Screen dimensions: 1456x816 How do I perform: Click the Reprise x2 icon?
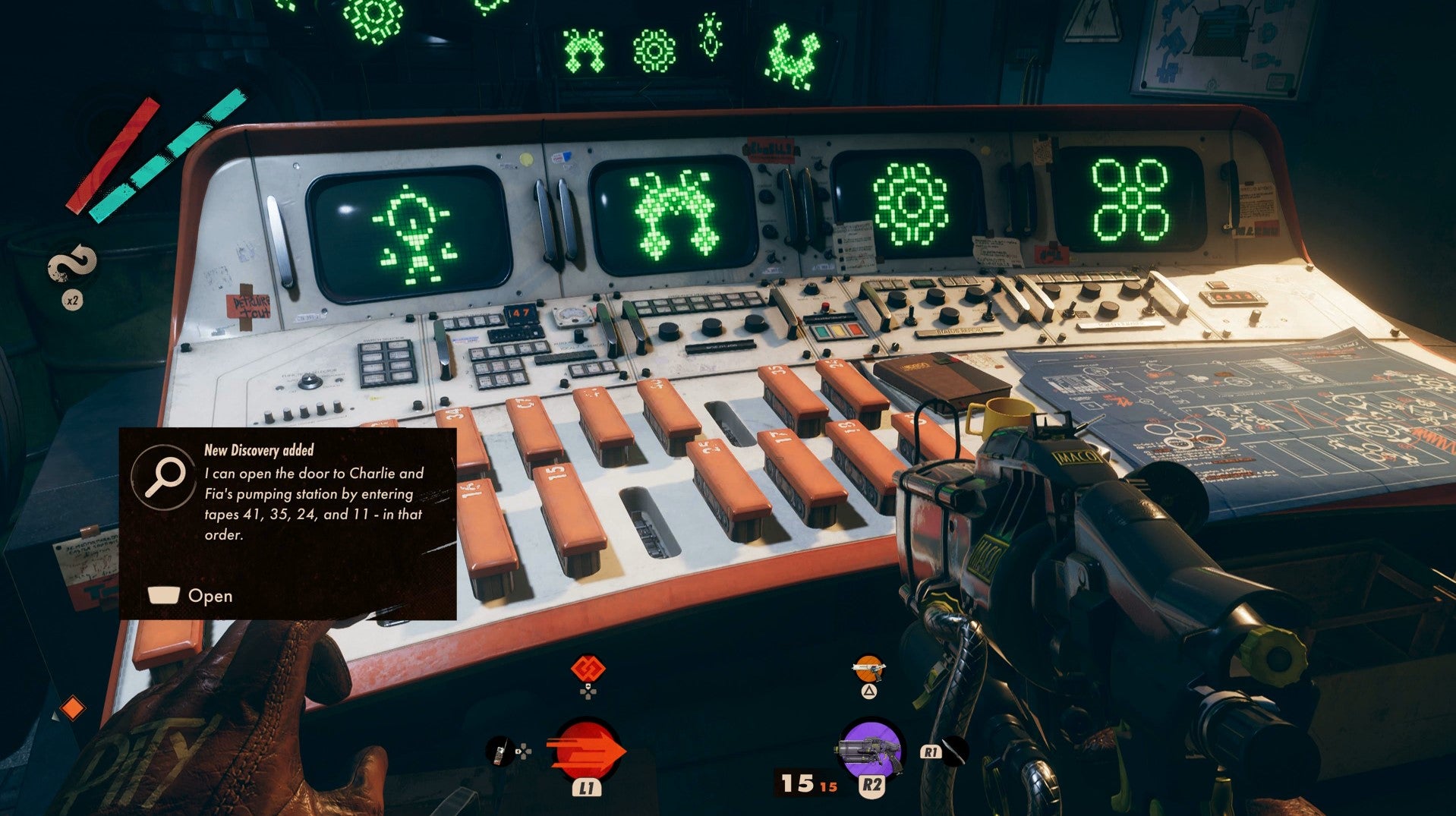tap(72, 267)
